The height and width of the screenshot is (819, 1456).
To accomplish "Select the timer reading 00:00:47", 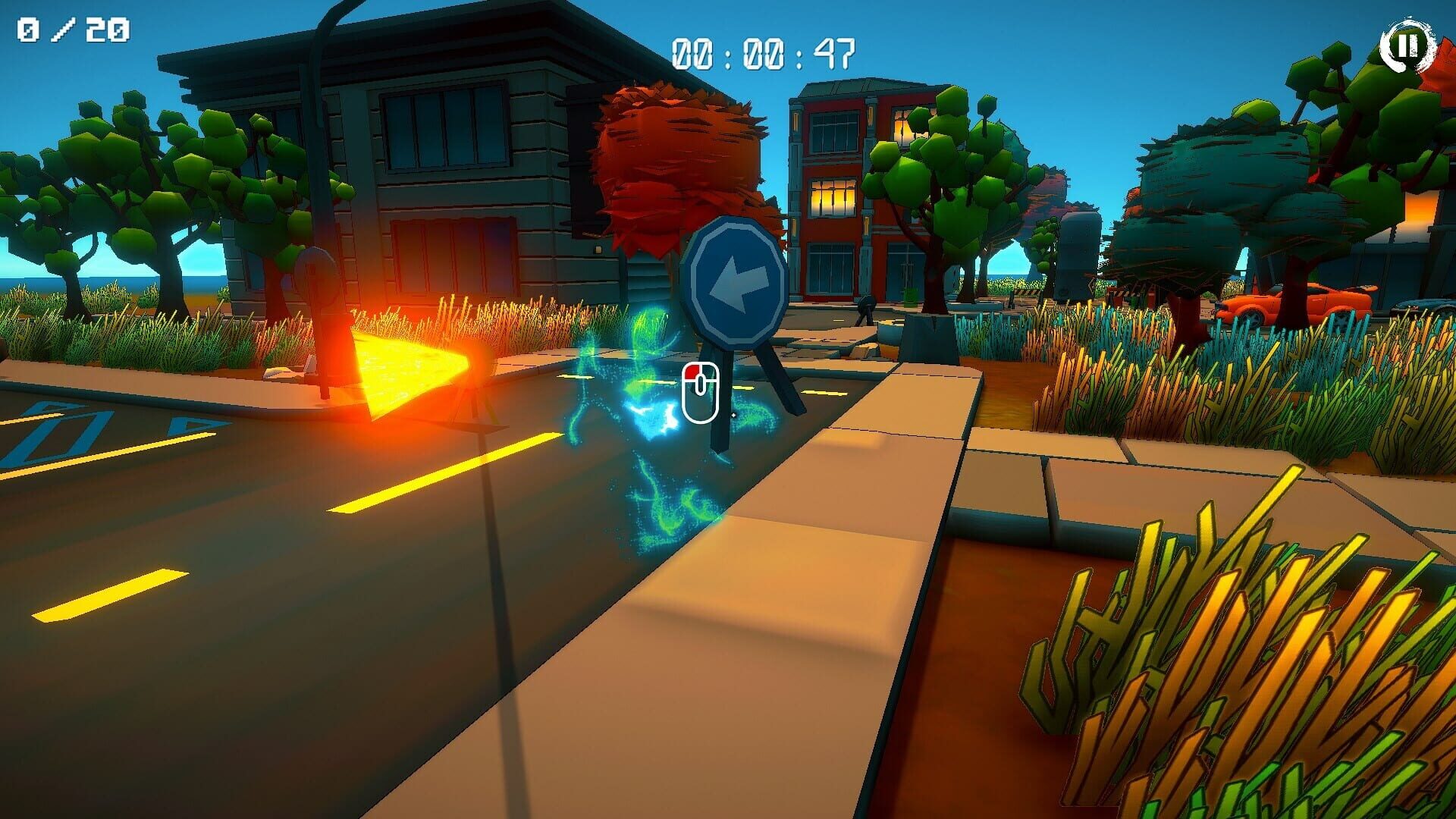I will pyautogui.click(x=766, y=53).
